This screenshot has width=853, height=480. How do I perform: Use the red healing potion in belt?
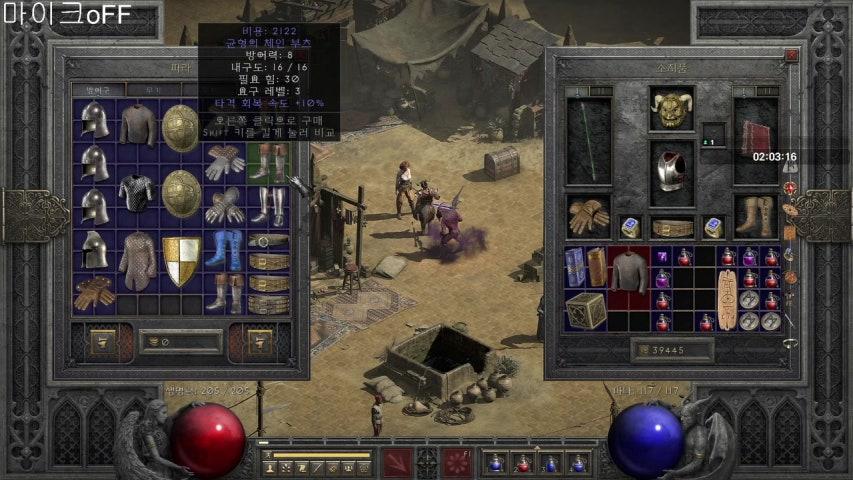pos(522,463)
